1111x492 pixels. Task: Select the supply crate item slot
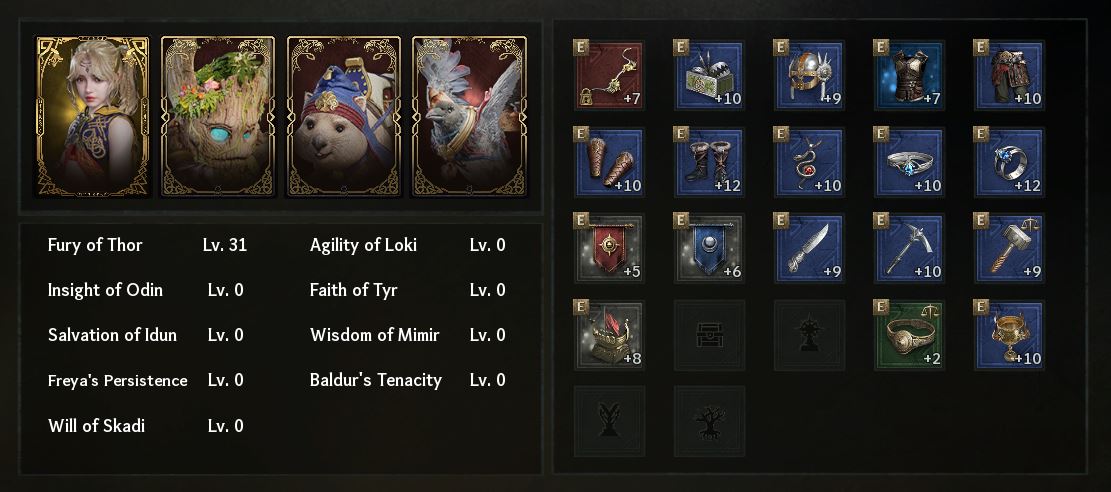[709, 75]
